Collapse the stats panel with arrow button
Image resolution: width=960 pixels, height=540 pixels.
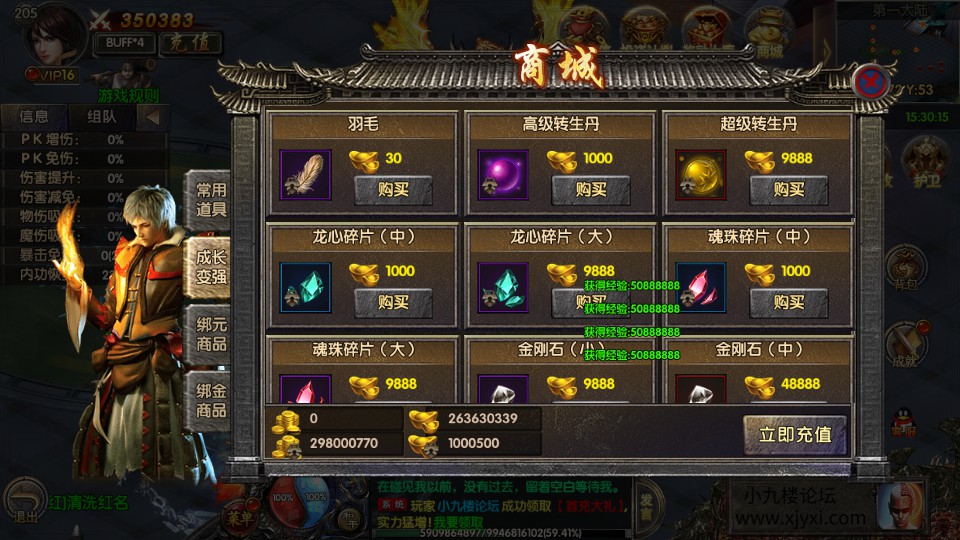point(153,116)
